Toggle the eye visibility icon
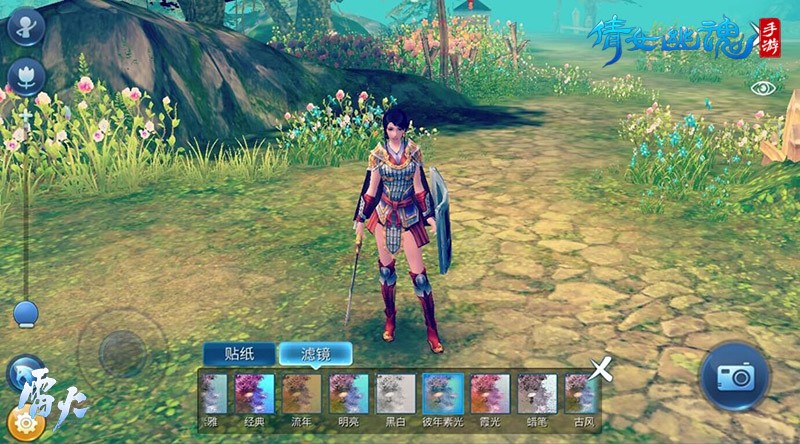This screenshot has height=444, width=800. point(763,88)
